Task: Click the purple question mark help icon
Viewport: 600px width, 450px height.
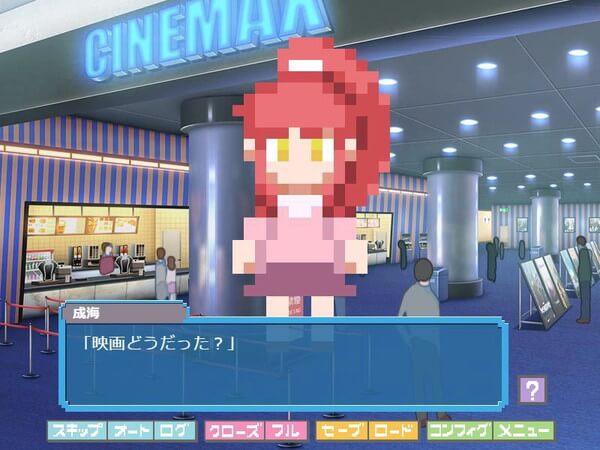Action: coord(533,389)
